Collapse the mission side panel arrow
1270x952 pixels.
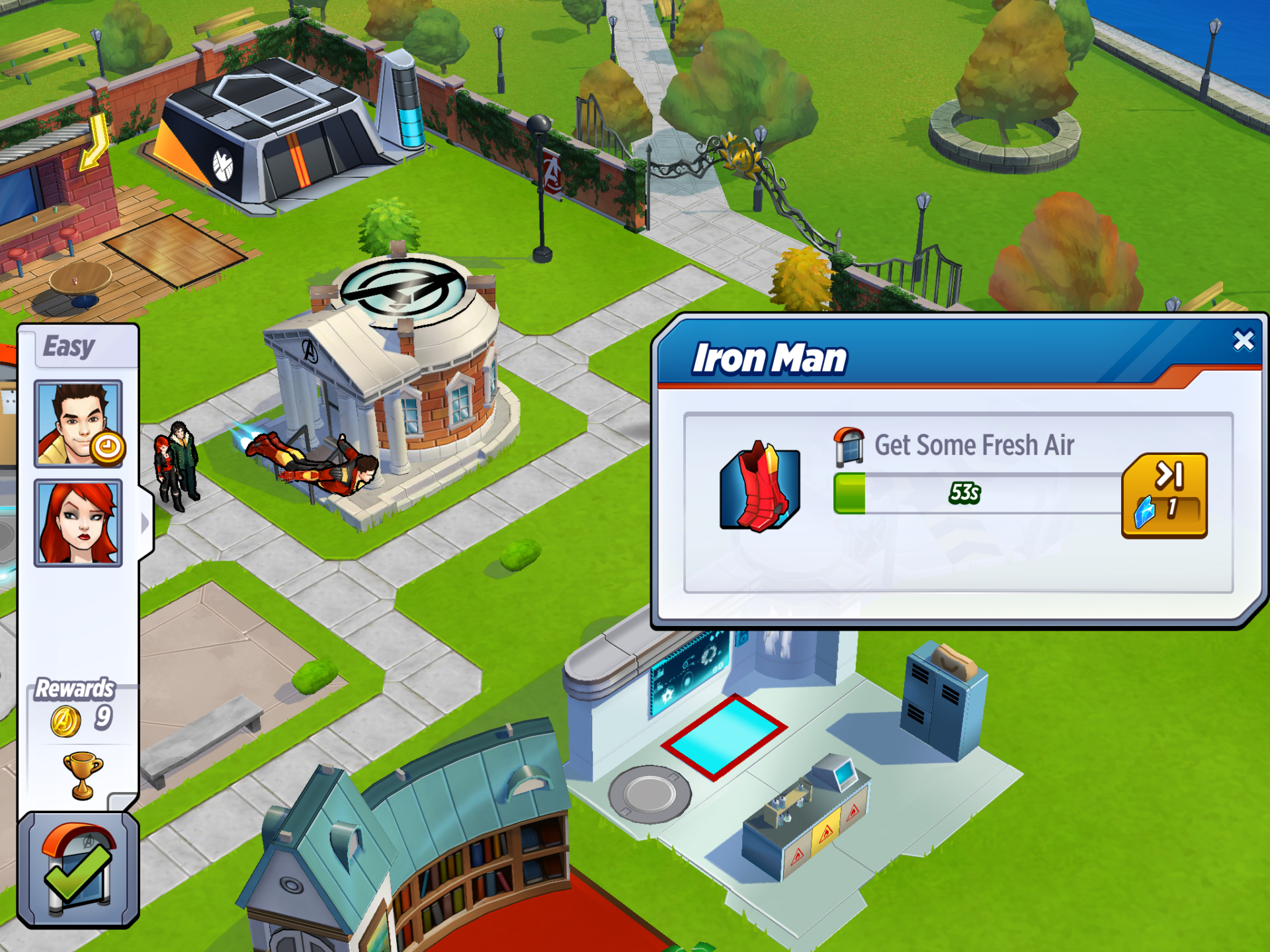point(146,523)
